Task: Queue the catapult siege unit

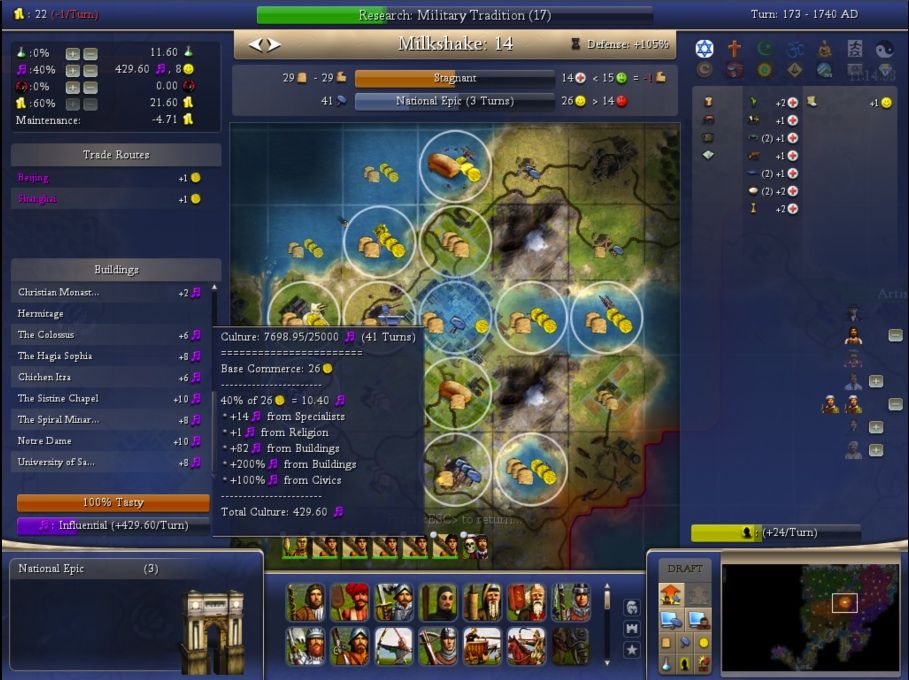Action: (483, 645)
